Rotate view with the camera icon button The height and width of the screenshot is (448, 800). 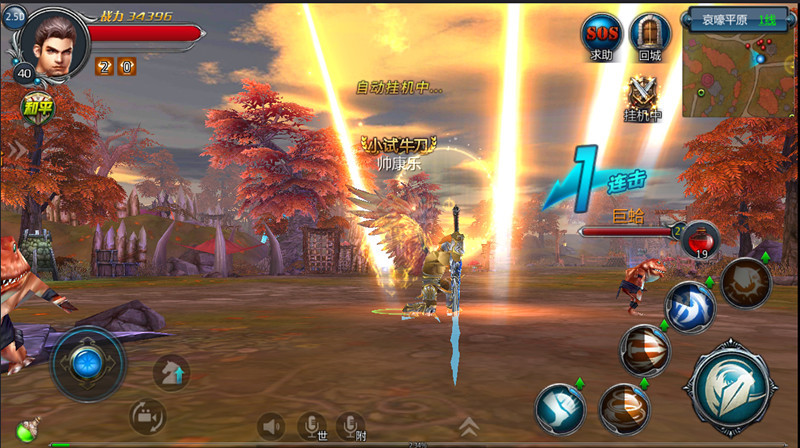click(x=147, y=416)
